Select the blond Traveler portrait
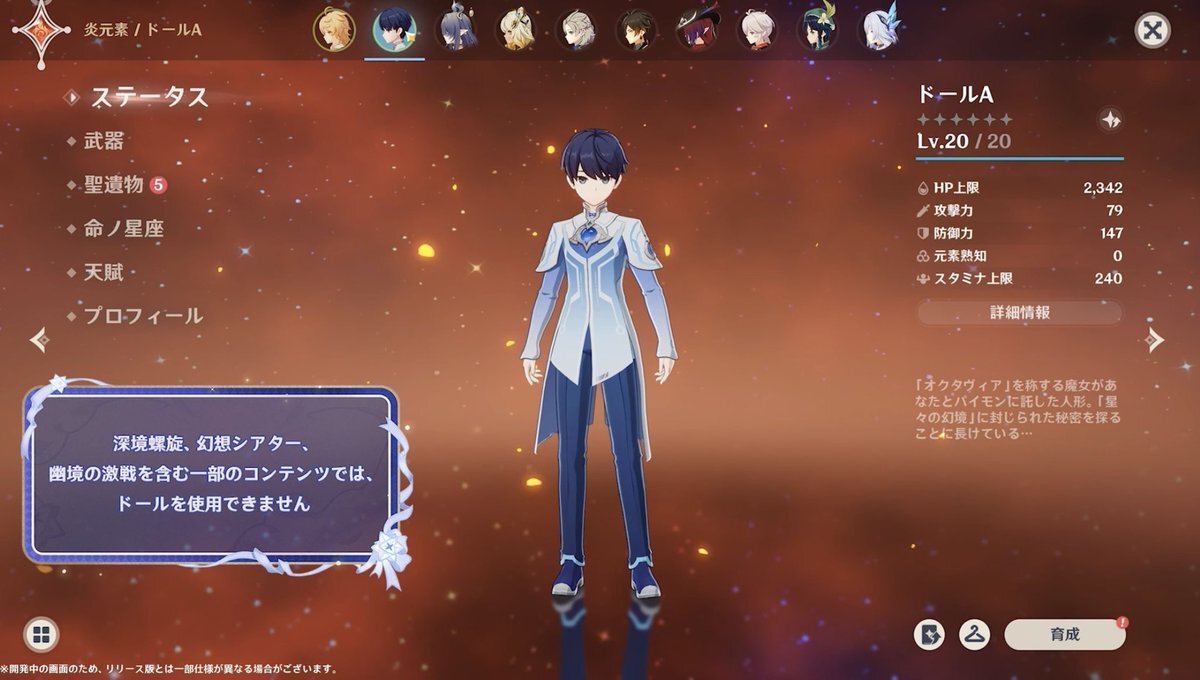The image size is (1200, 680). [x=334, y=30]
